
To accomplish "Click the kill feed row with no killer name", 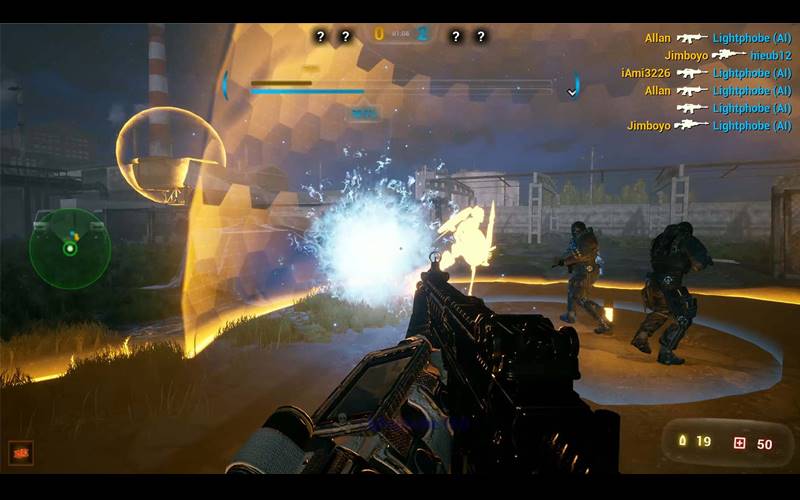I will pos(734,108).
